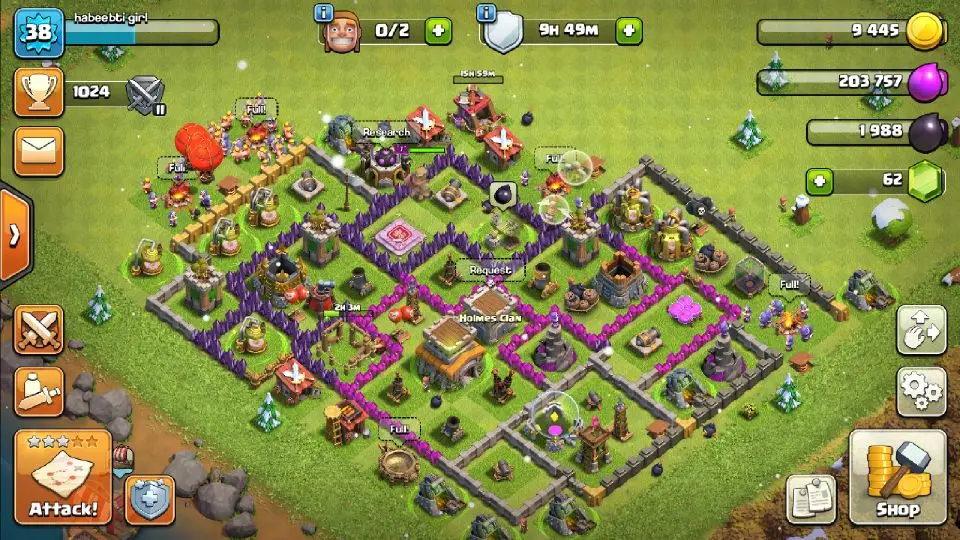Image resolution: width=960 pixels, height=540 pixels.
Task: Open the trophy icon beside 1024
Action: tap(39, 93)
